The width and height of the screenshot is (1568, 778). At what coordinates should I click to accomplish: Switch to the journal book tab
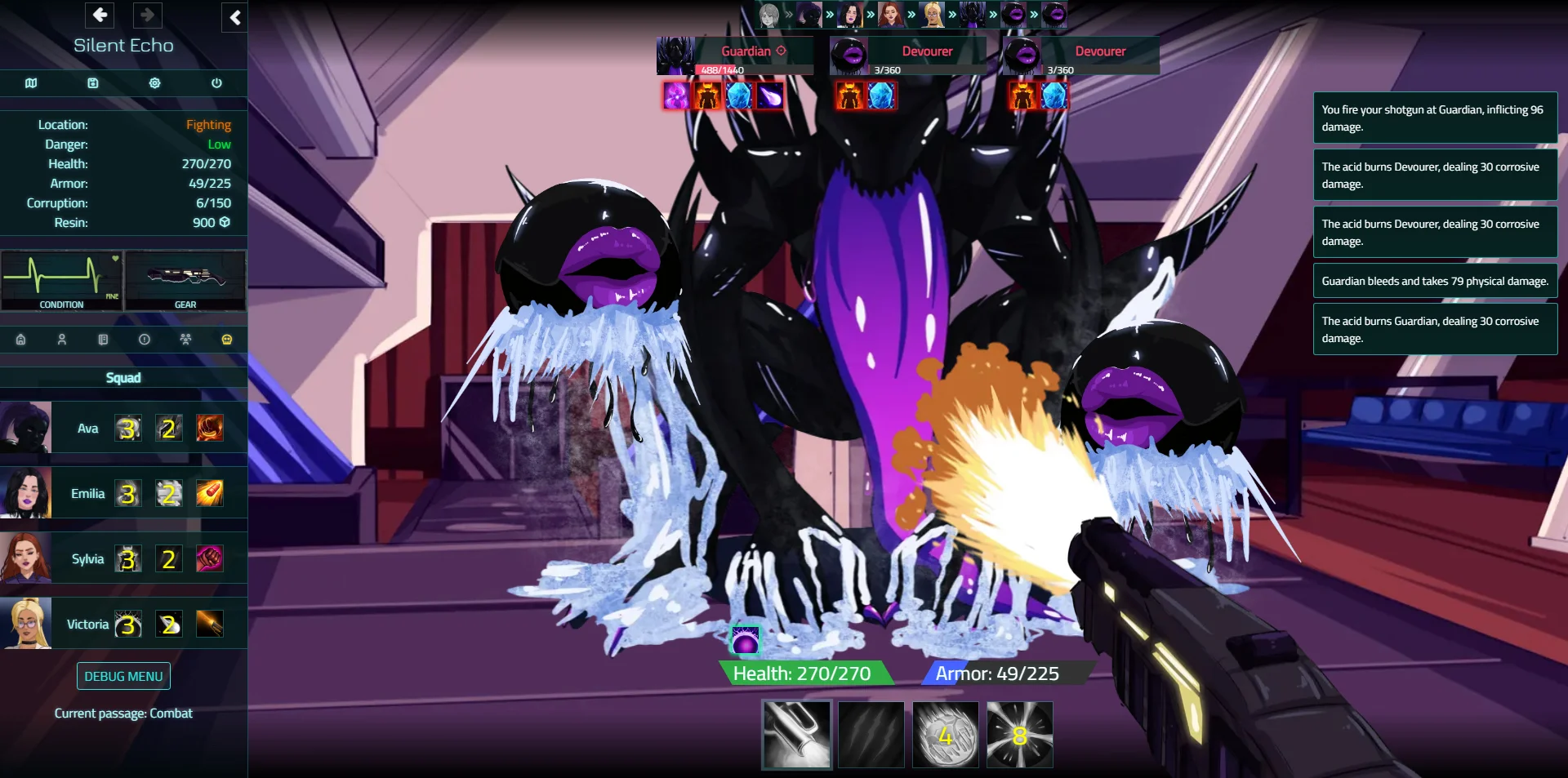pos(103,340)
